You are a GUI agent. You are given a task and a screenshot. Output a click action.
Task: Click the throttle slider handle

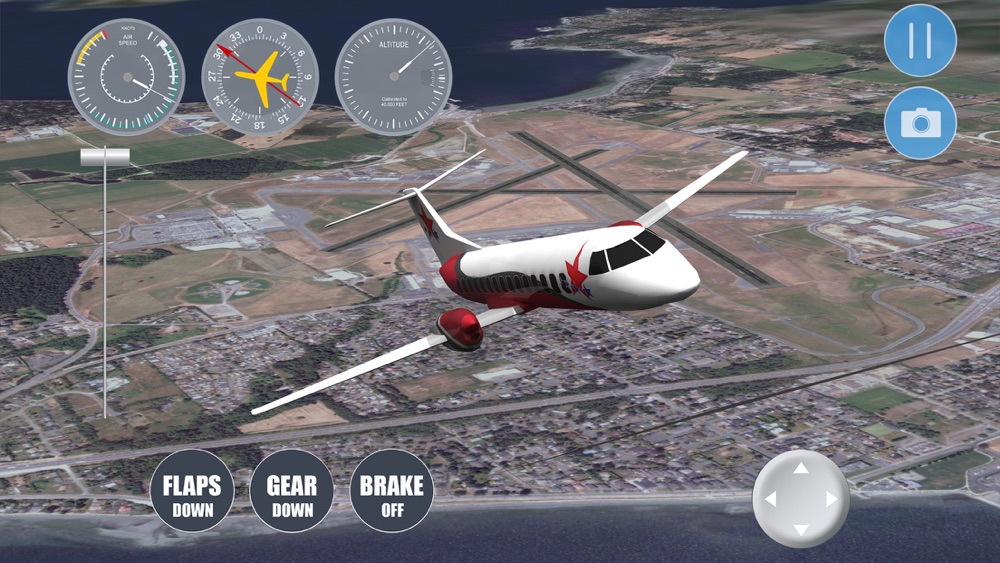point(105,157)
